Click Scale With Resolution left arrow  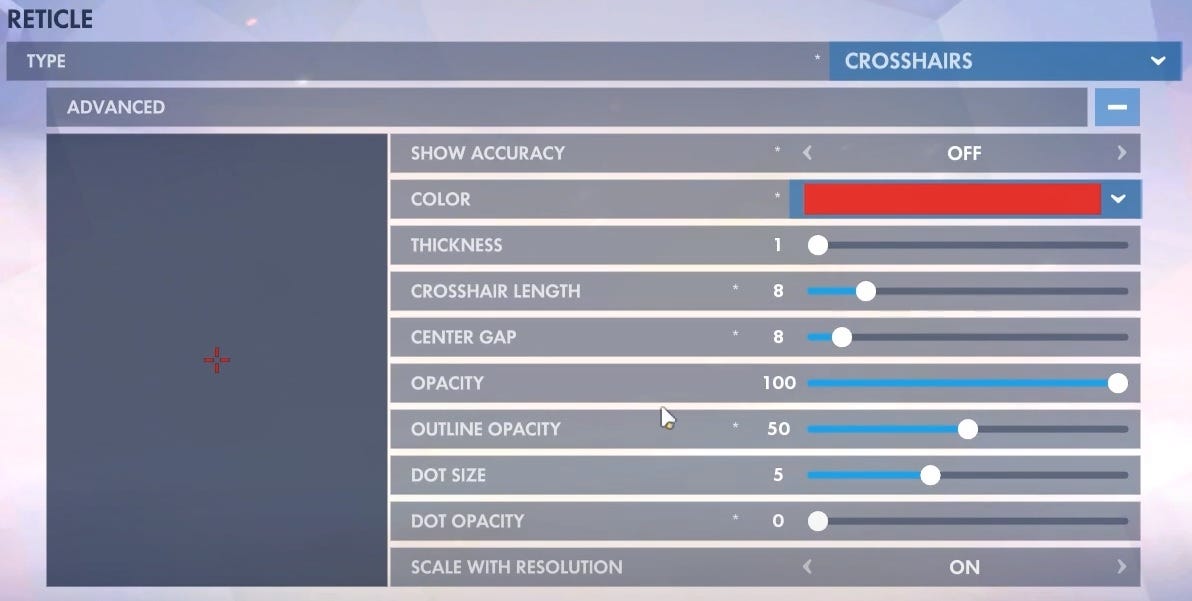point(807,567)
